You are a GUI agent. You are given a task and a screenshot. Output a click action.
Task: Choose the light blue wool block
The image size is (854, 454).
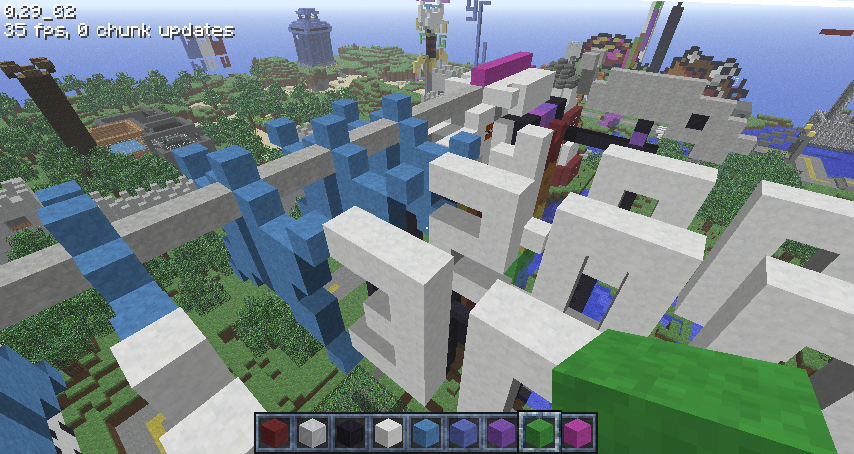coord(424,433)
